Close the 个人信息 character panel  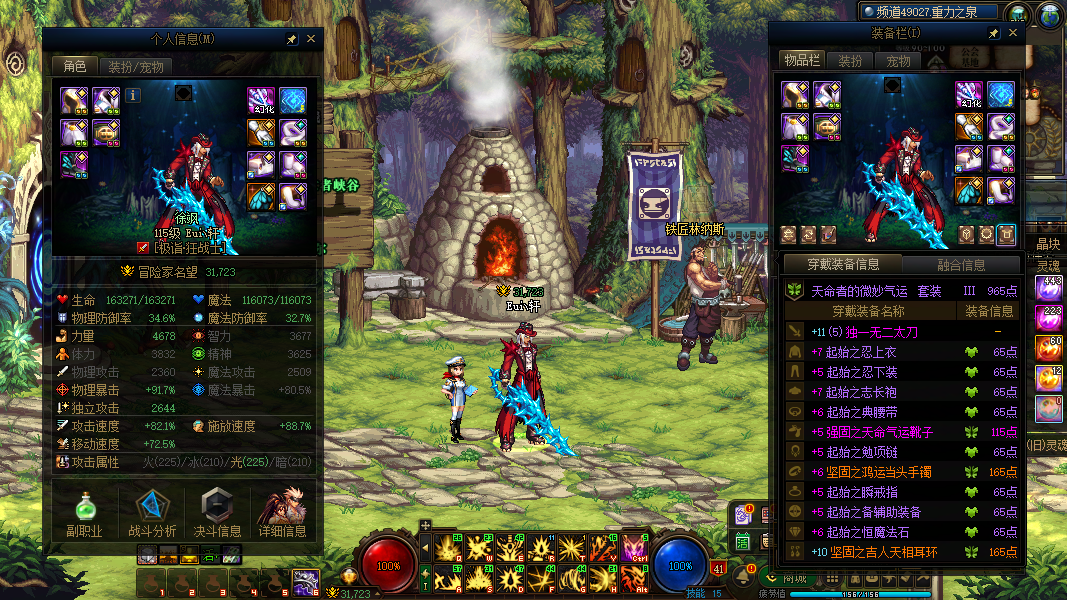click(x=311, y=39)
